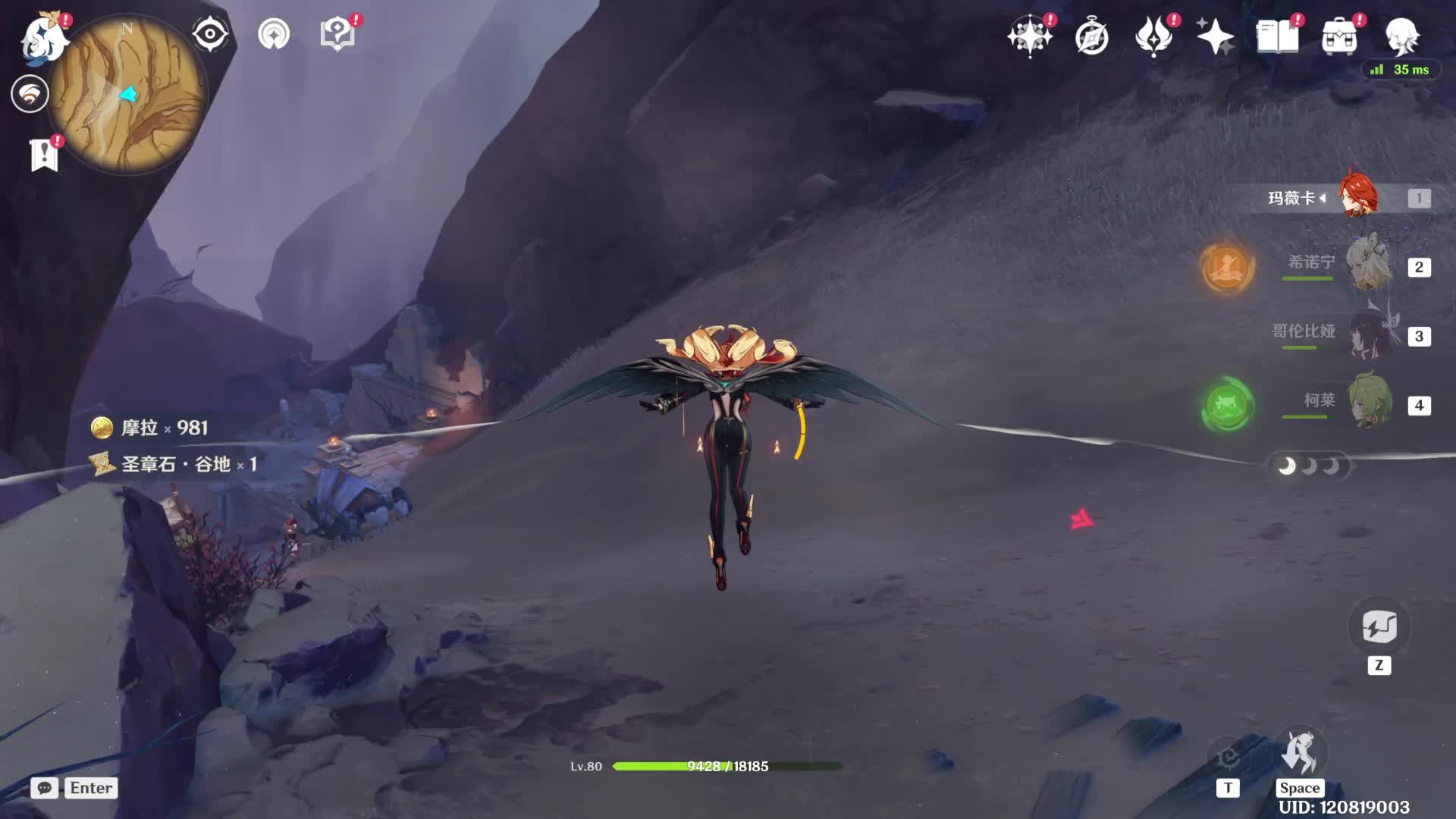Image resolution: width=1456 pixels, height=819 pixels.
Task: Click the round spiral icon below Paimon
Action: point(30,94)
